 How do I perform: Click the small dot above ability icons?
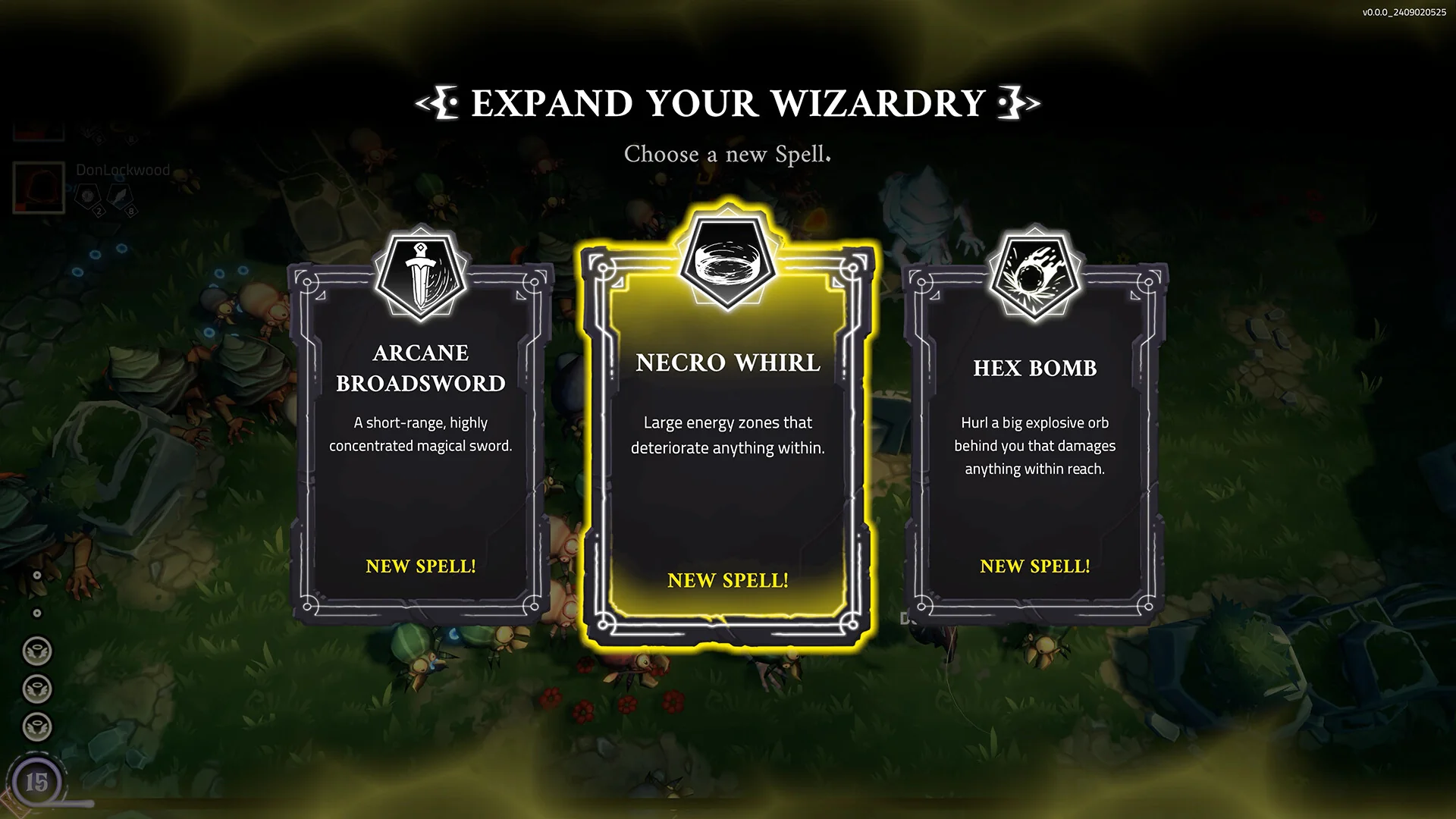36,612
